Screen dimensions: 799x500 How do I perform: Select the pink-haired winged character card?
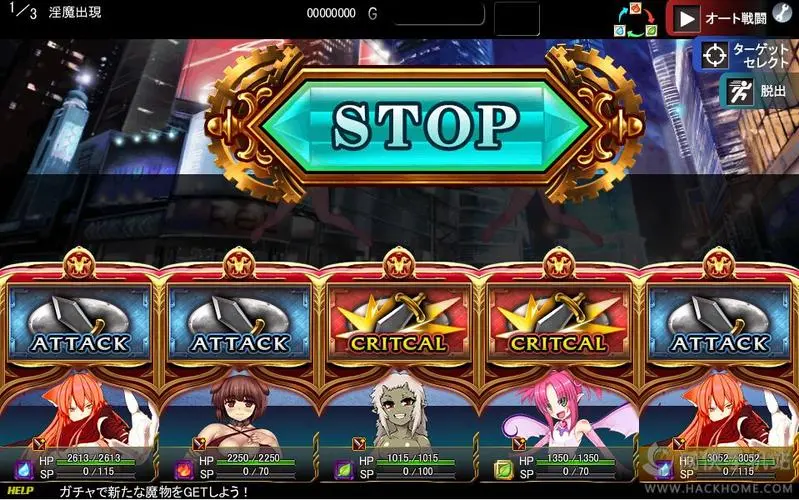[558, 412]
